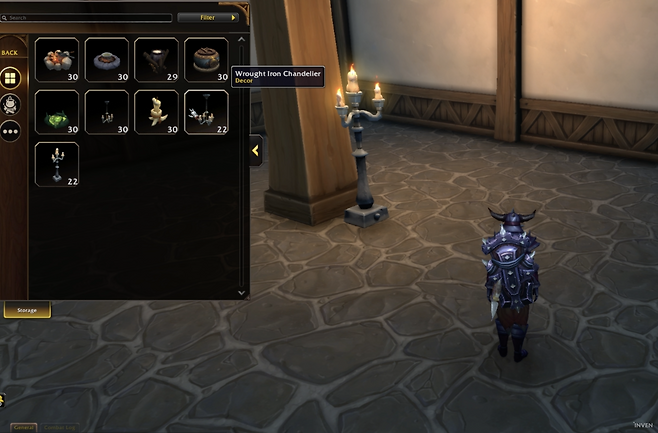Select the campfire decor item
Screen dimensions: 658x433
pos(56,60)
